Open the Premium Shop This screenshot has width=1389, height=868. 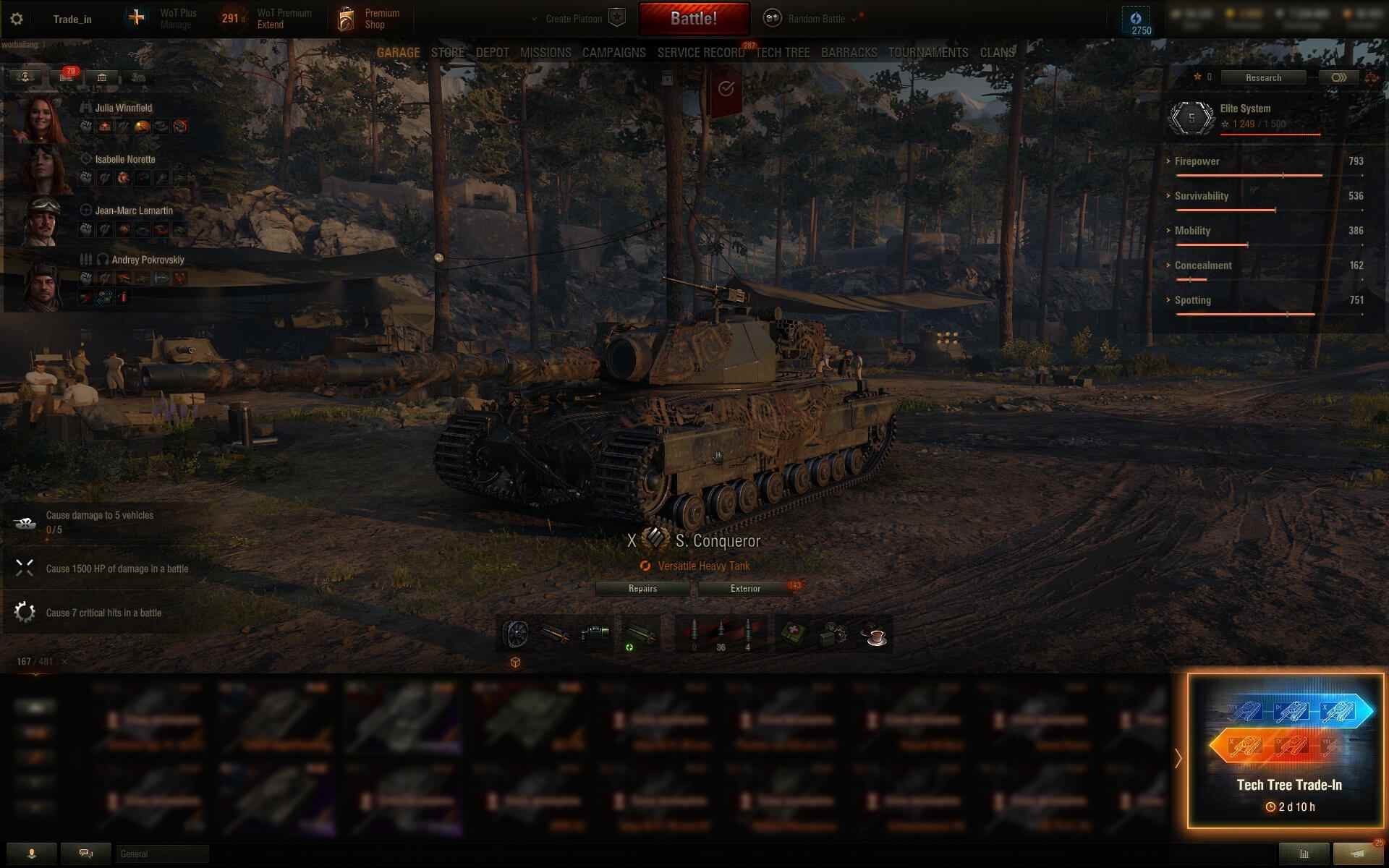(369, 19)
